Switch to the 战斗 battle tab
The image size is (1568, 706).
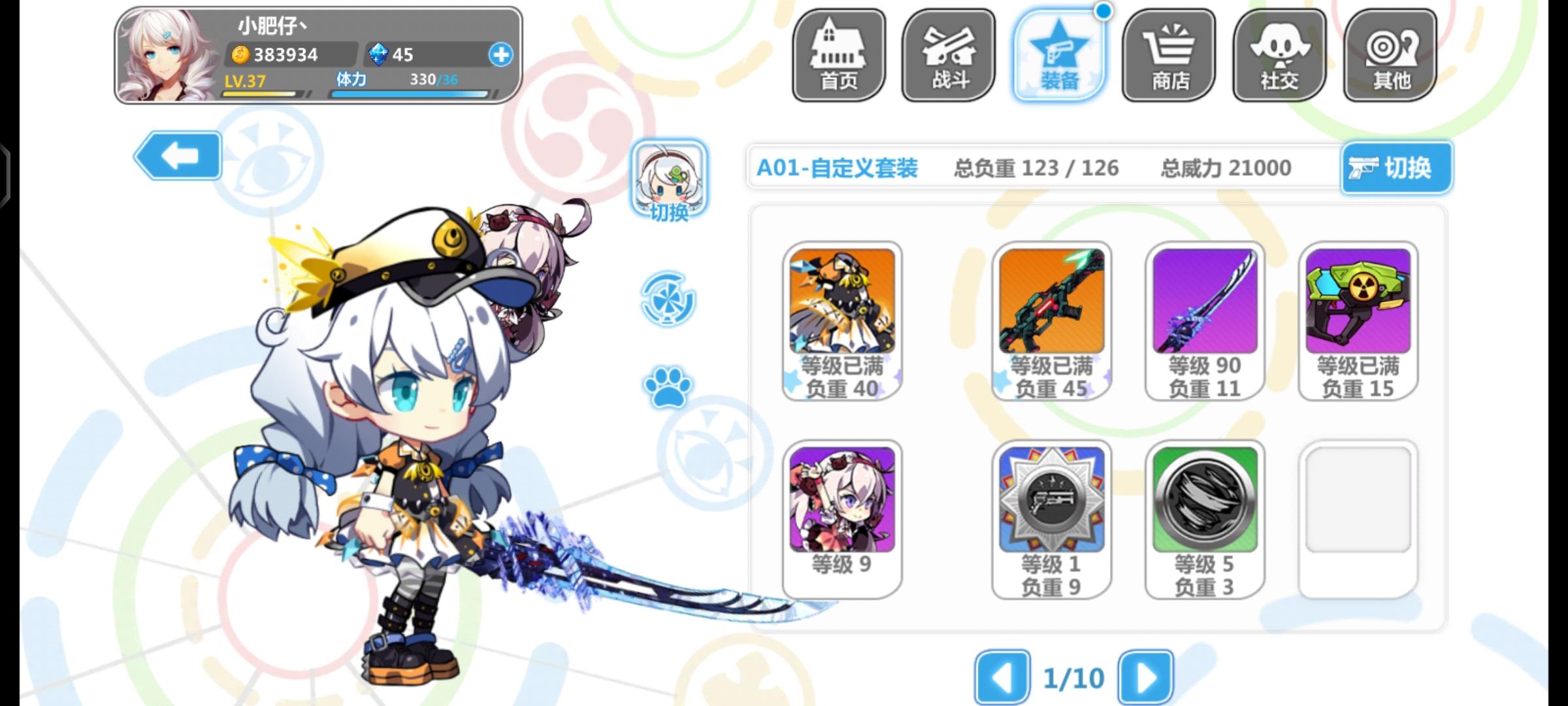pyautogui.click(x=948, y=56)
